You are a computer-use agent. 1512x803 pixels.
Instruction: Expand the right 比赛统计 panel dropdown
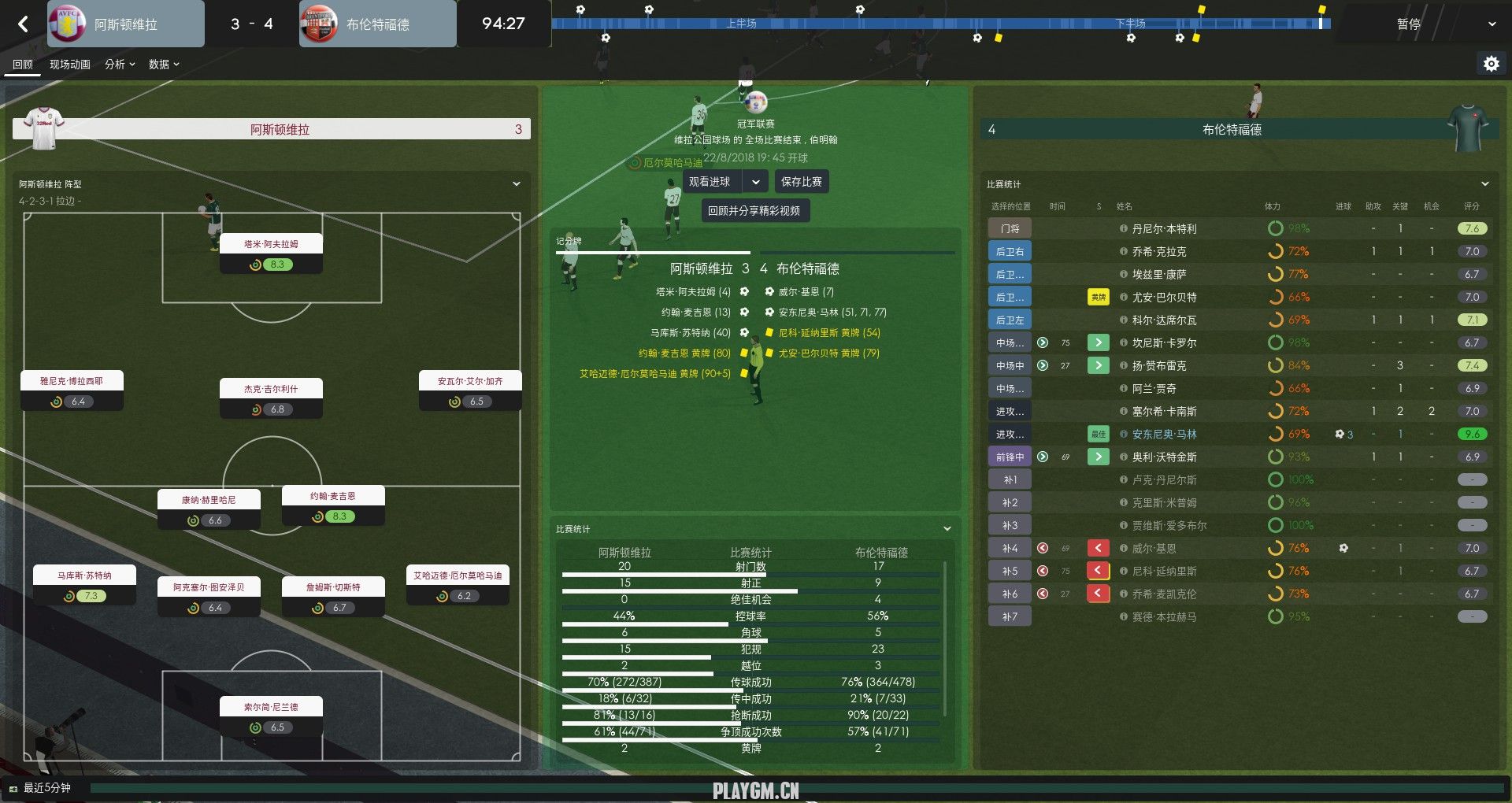click(x=1485, y=184)
